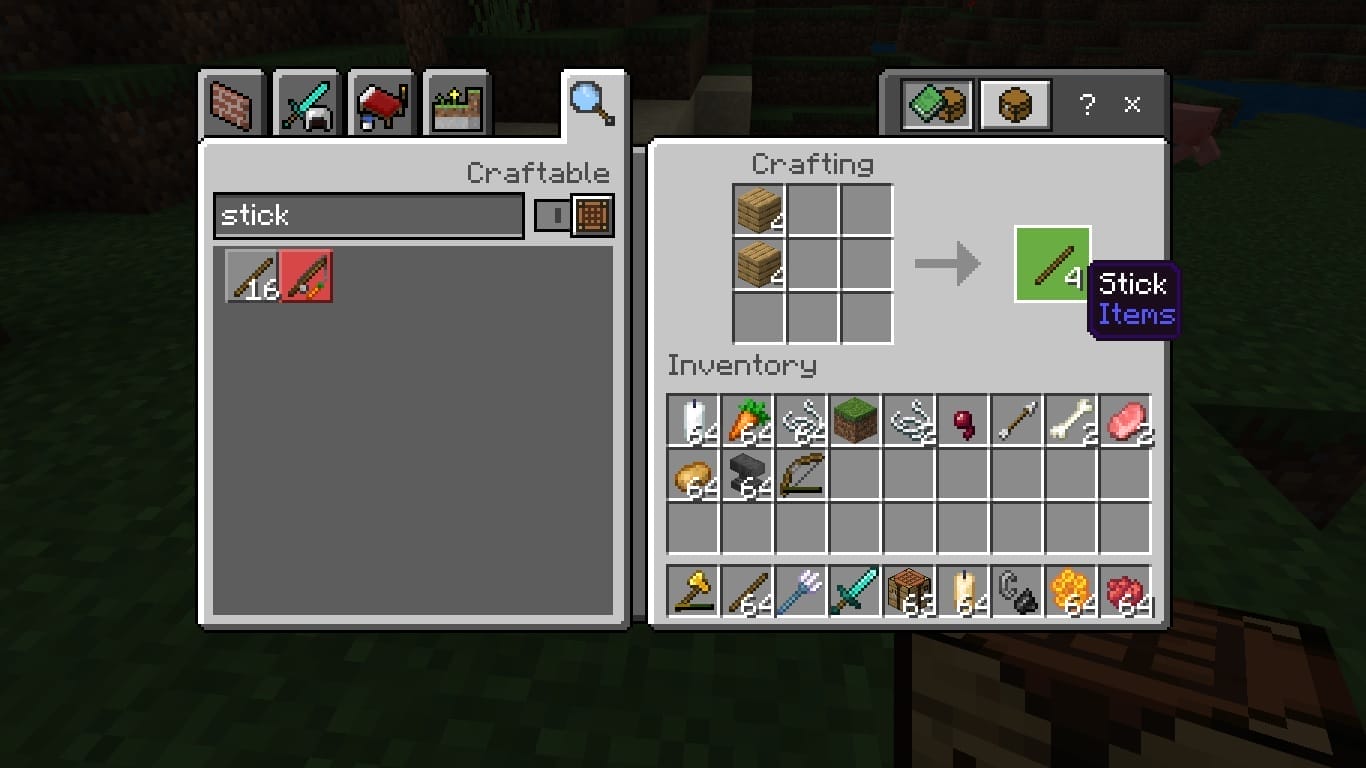Switch to the crafting table icon in header
1366x768 pixels.
point(1014,103)
